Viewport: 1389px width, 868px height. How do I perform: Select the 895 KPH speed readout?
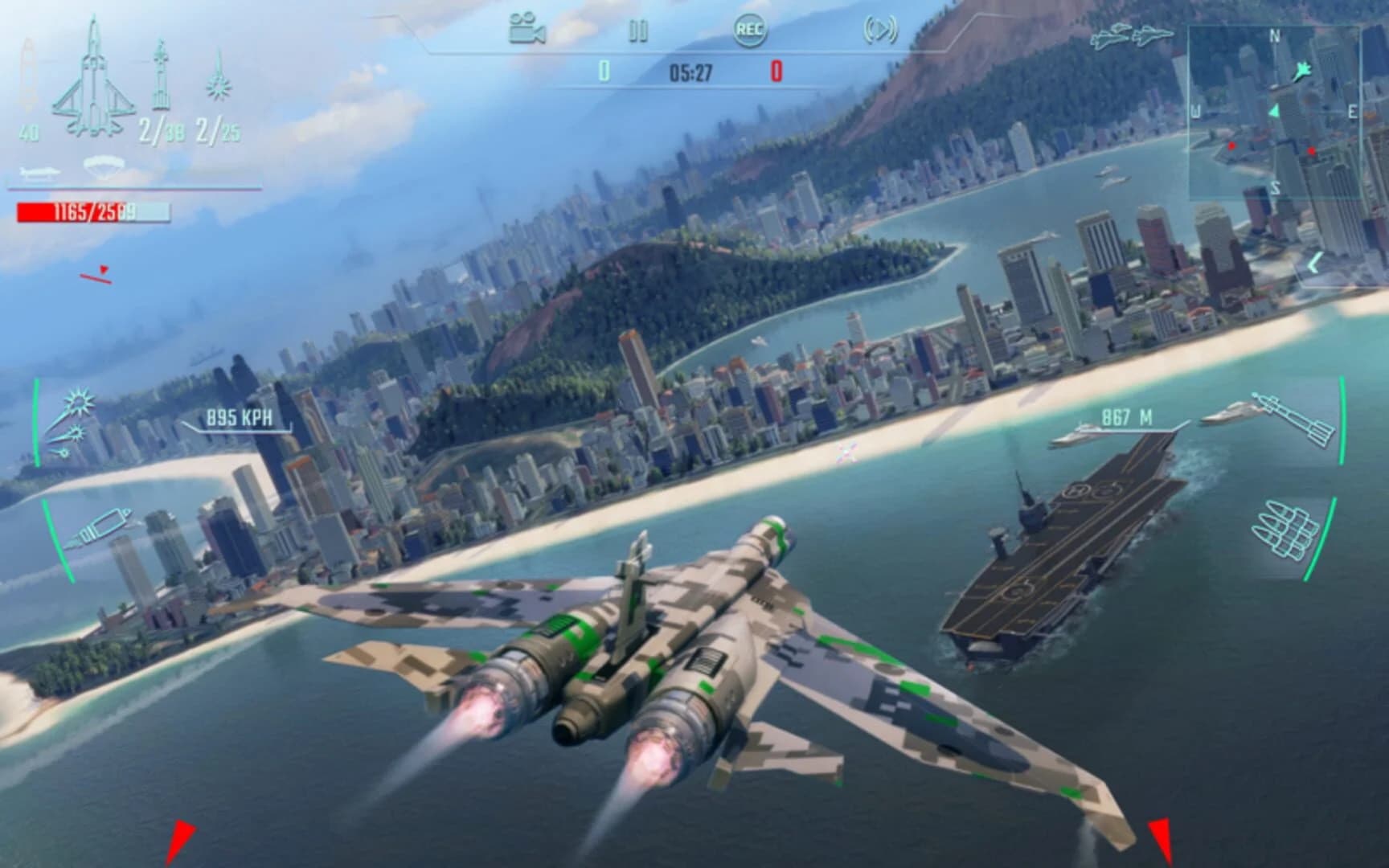(x=239, y=417)
